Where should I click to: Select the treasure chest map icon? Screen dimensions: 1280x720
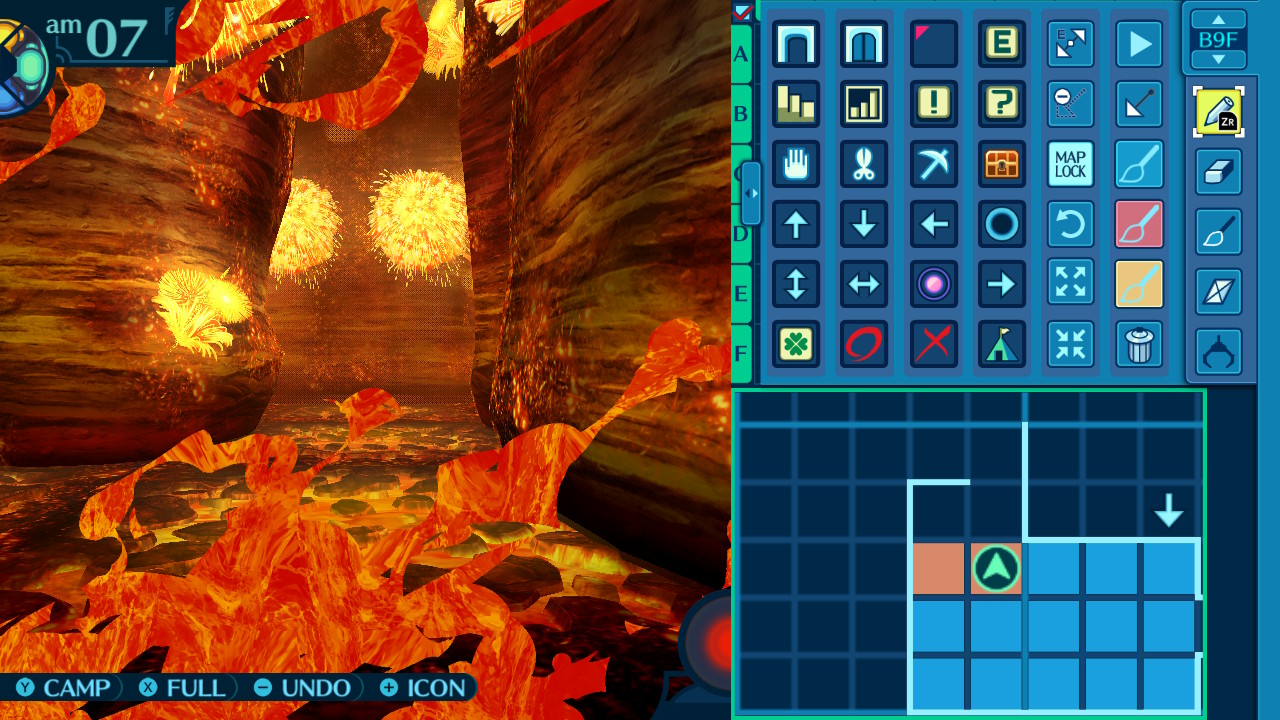tap(1002, 164)
